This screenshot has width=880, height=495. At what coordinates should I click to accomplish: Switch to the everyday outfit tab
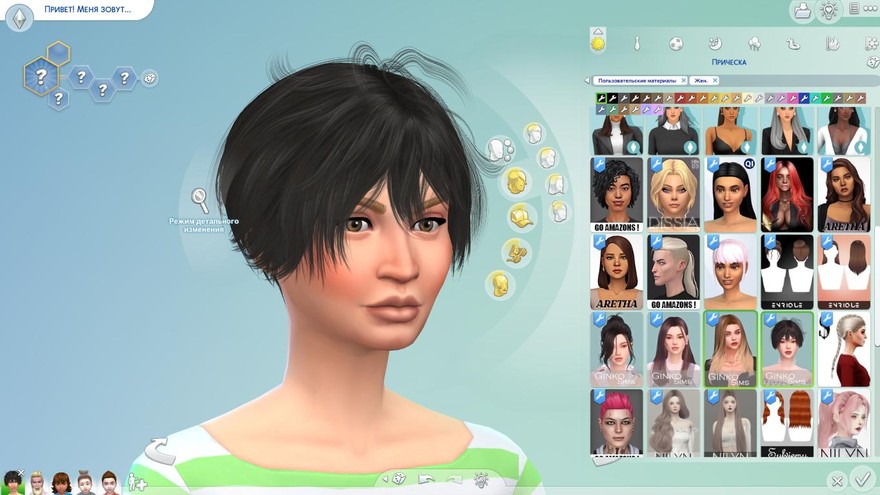coord(598,43)
